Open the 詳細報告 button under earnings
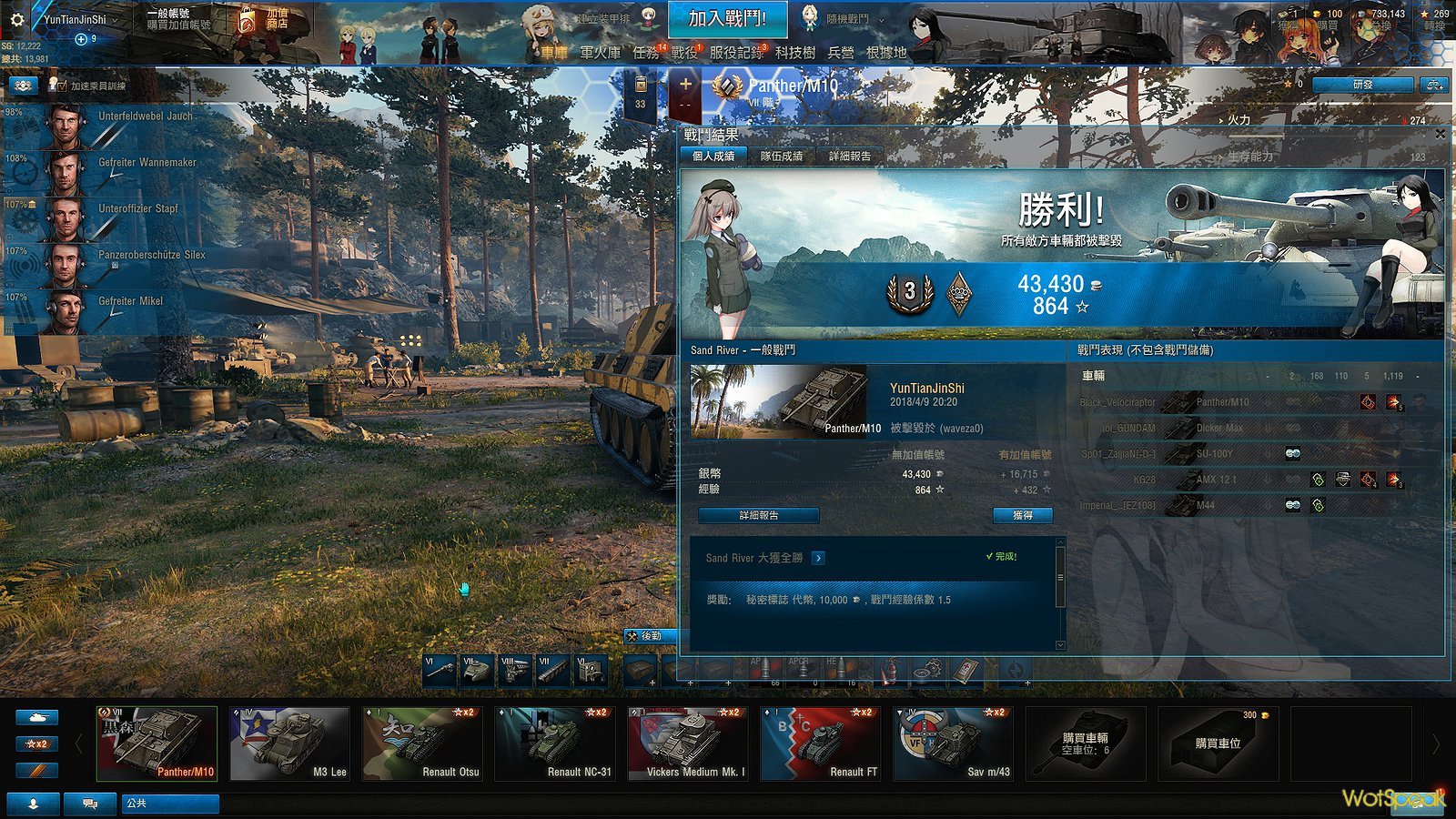 [758, 515]
